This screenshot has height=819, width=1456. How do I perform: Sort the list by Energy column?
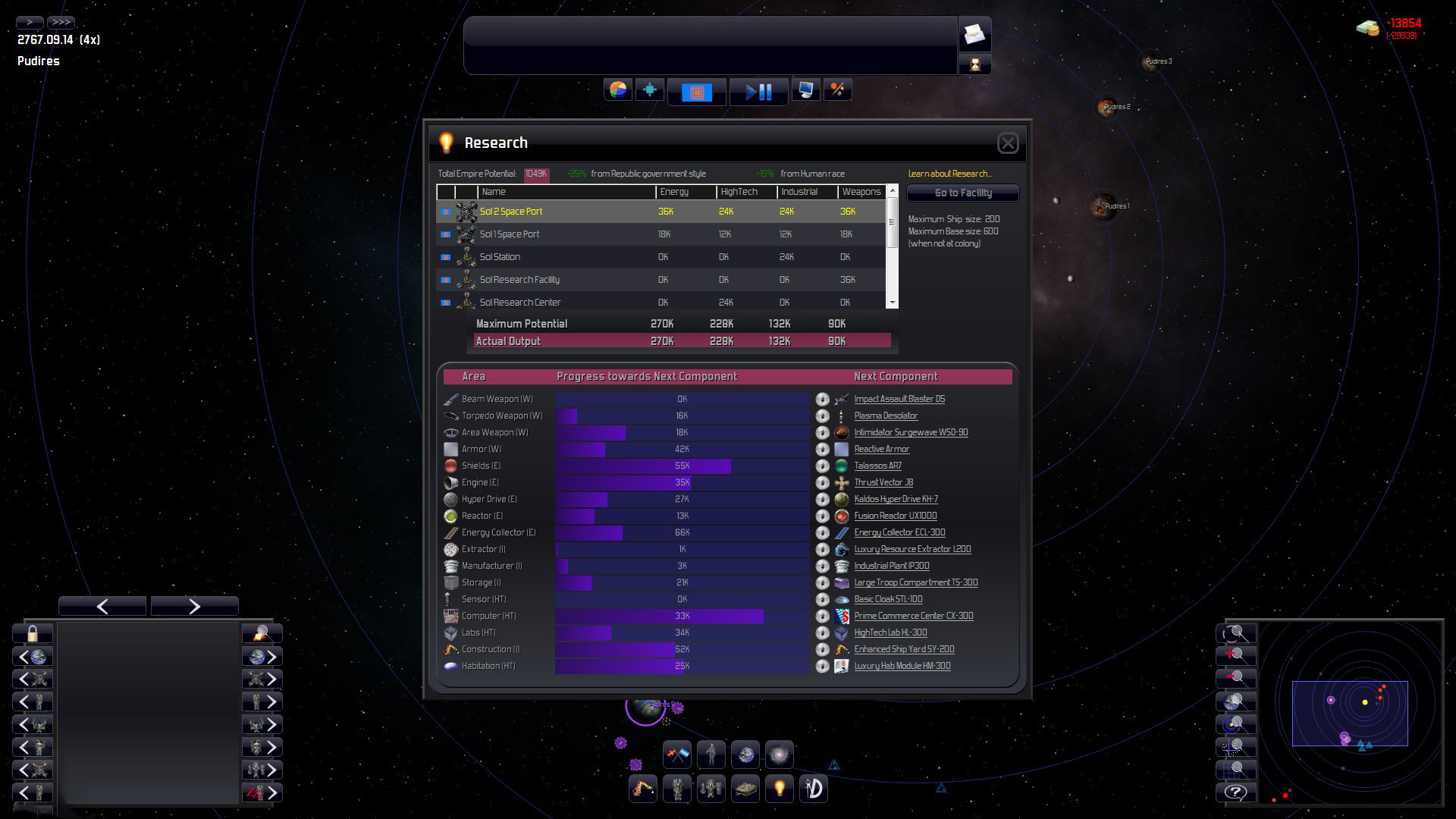point(674,192)
